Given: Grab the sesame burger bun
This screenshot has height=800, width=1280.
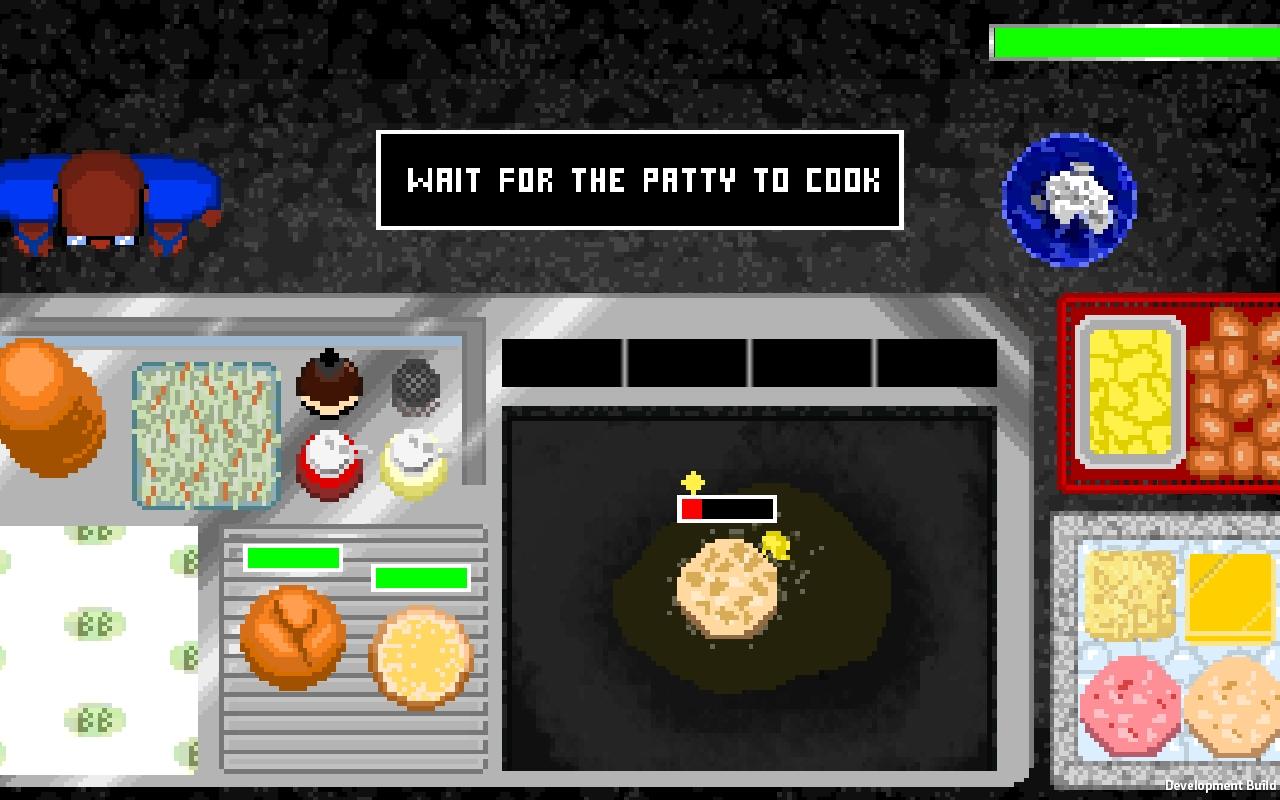Looking at the screenshot, I should [420, 655].
